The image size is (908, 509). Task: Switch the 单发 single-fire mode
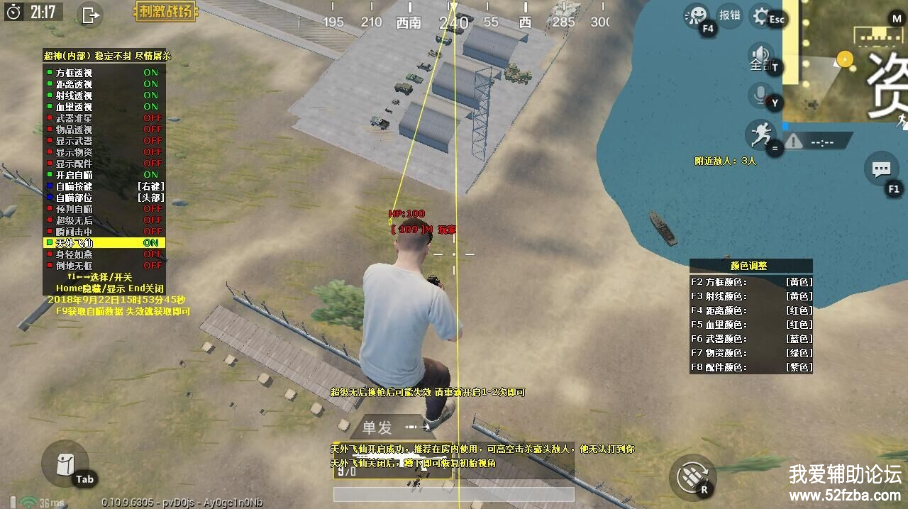click(378, 427)
